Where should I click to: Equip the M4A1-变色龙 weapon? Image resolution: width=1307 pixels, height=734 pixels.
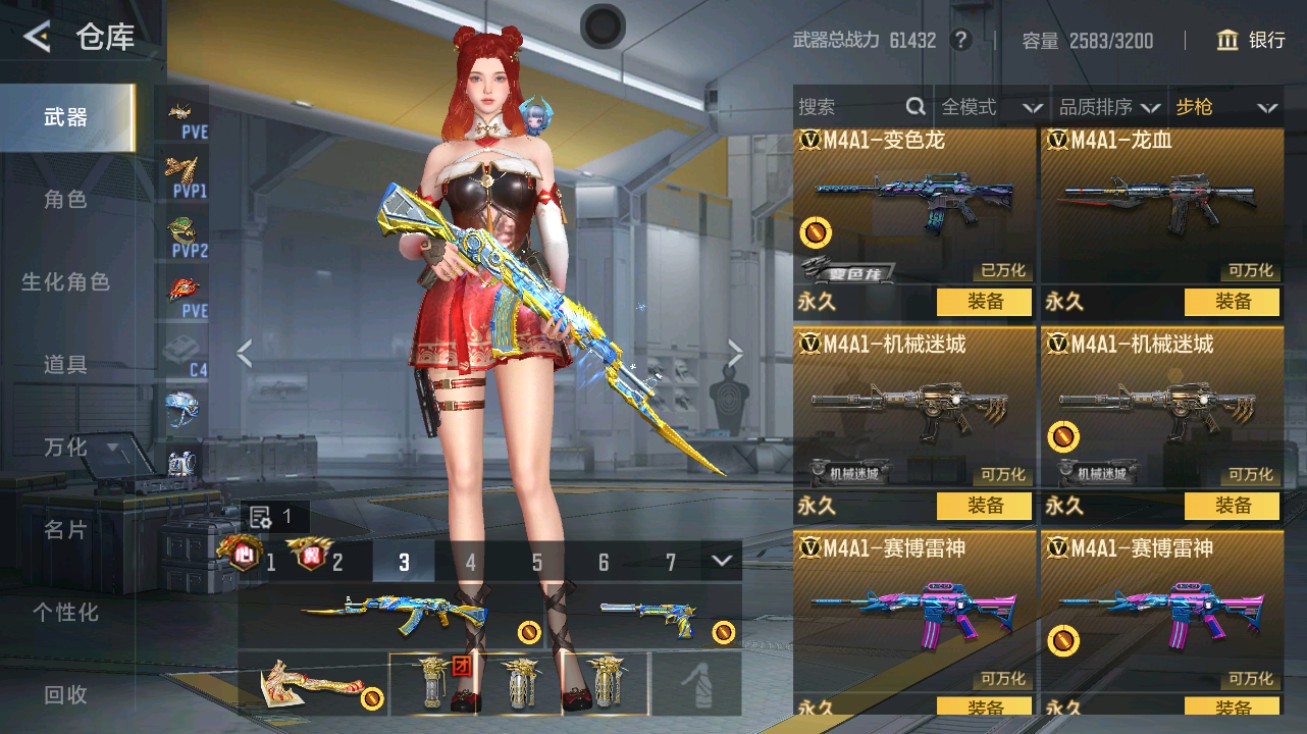984,302
